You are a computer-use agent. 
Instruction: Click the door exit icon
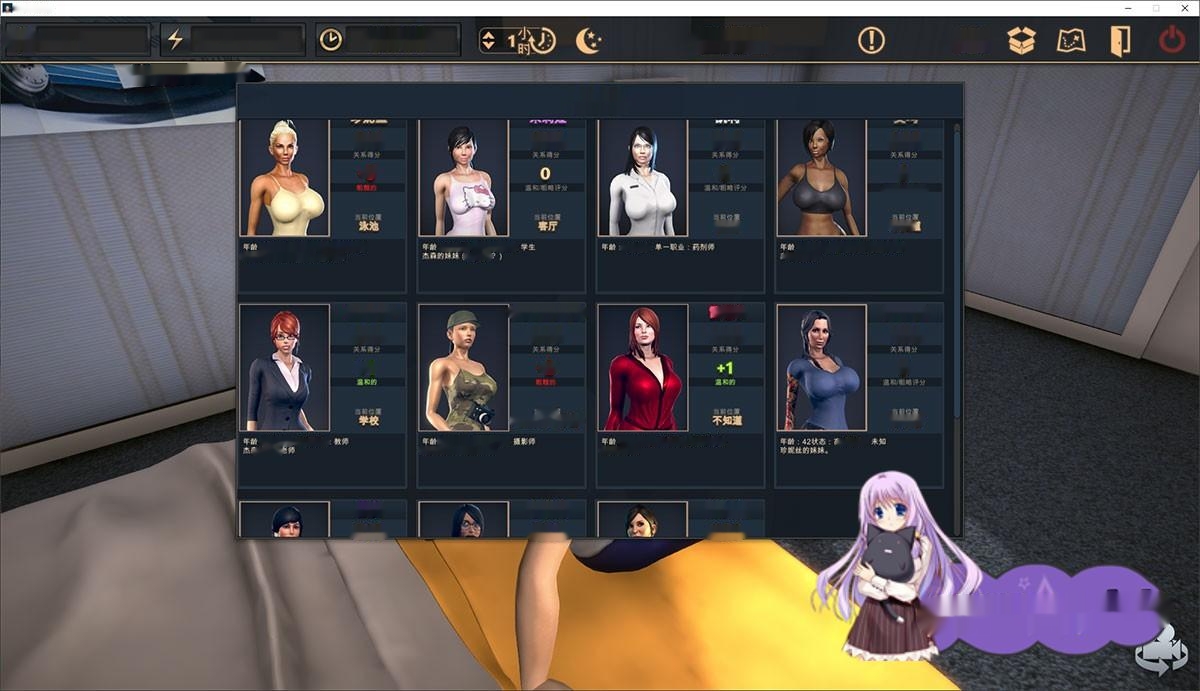[1119, 40]
